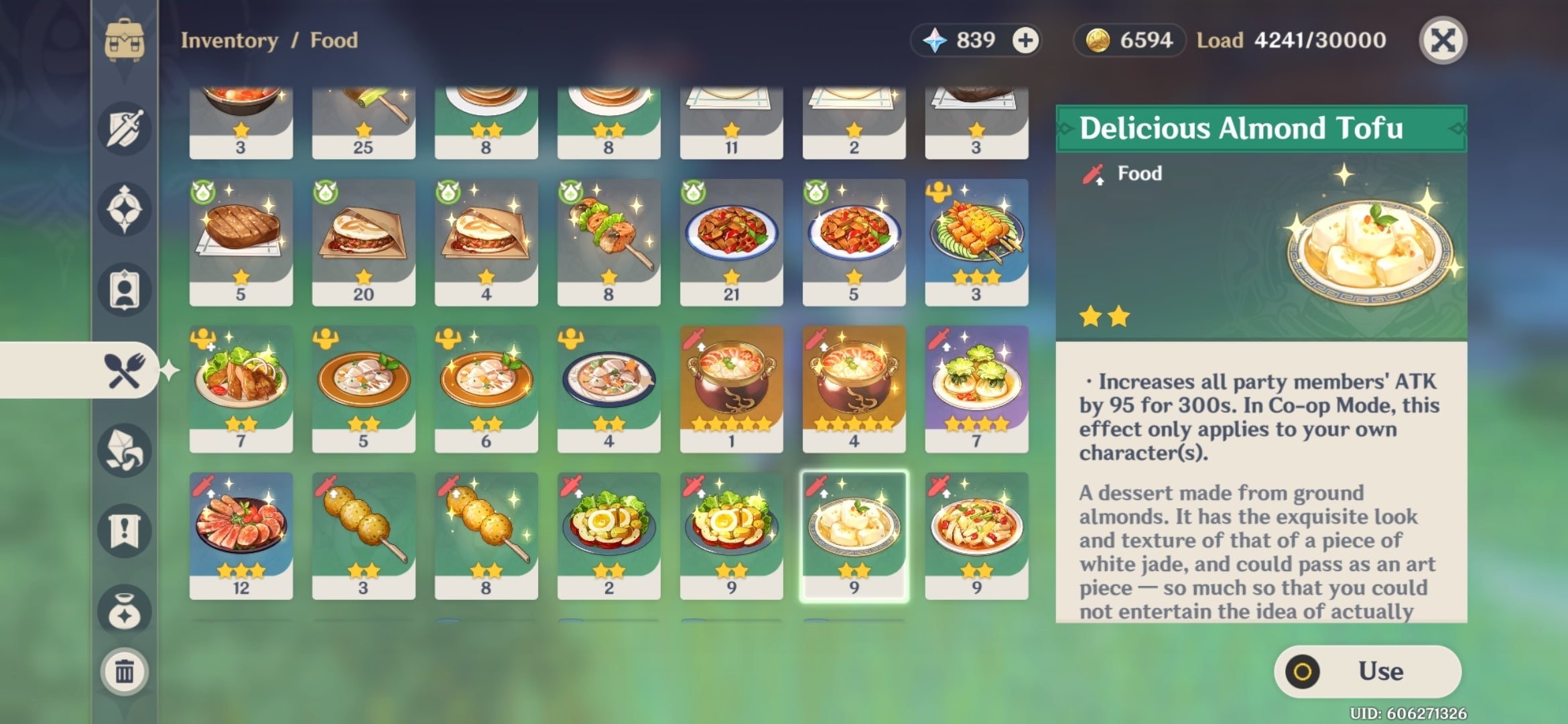The height and width of the screenshot is (724, 1568).
Task: Open the Quest Items category
Action: [x=124, y=530]
